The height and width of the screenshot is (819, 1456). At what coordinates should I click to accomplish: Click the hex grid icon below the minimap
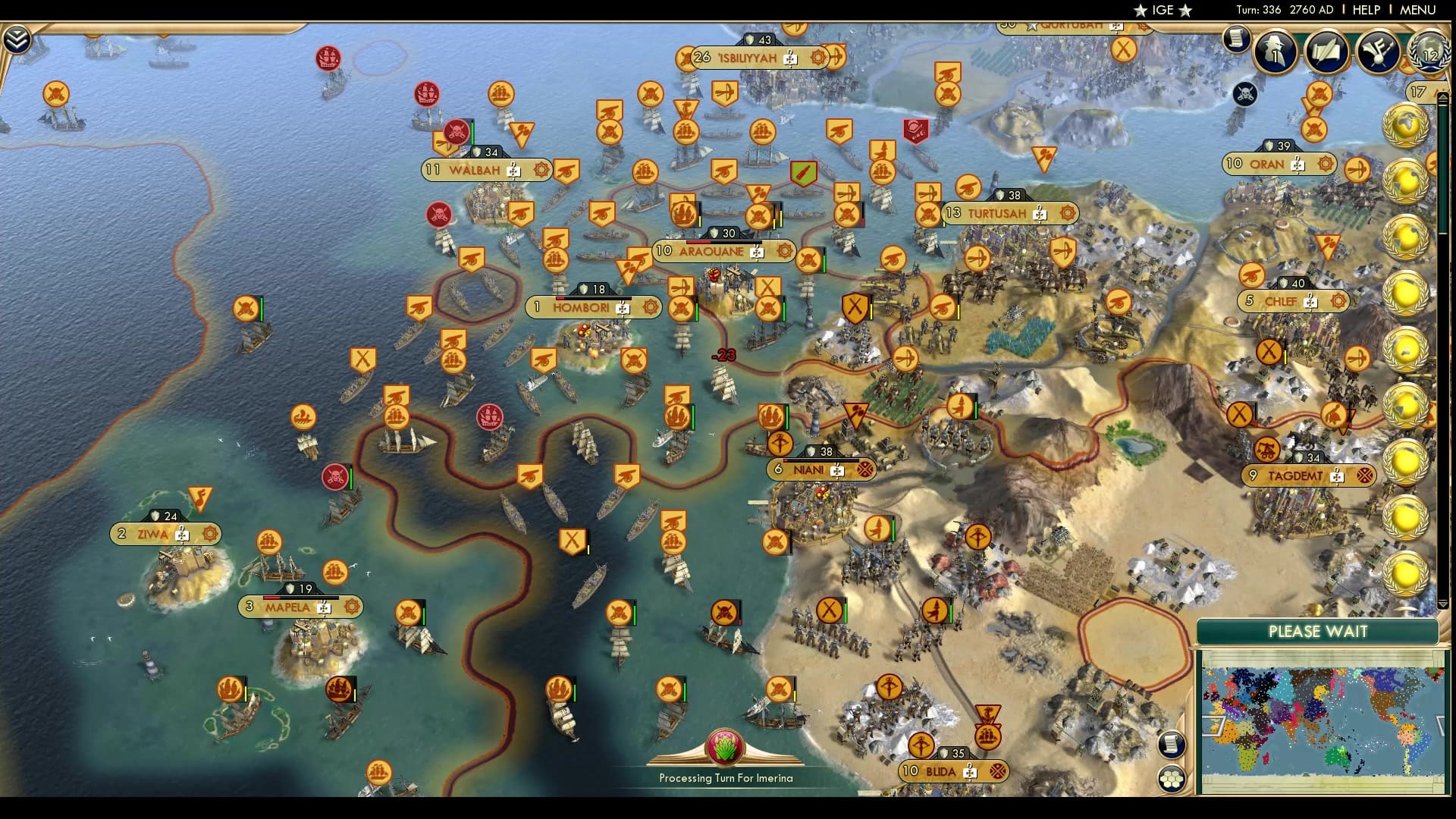[x=1174, y=777]
